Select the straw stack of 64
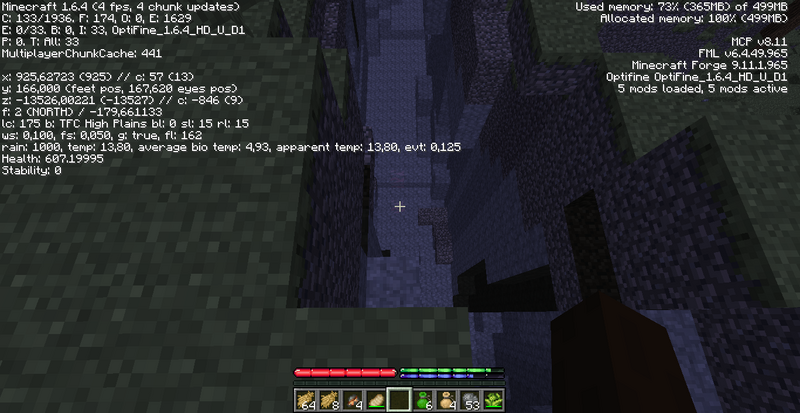The width and height of the screenshot is (800, 413). (x=306, y=398)
